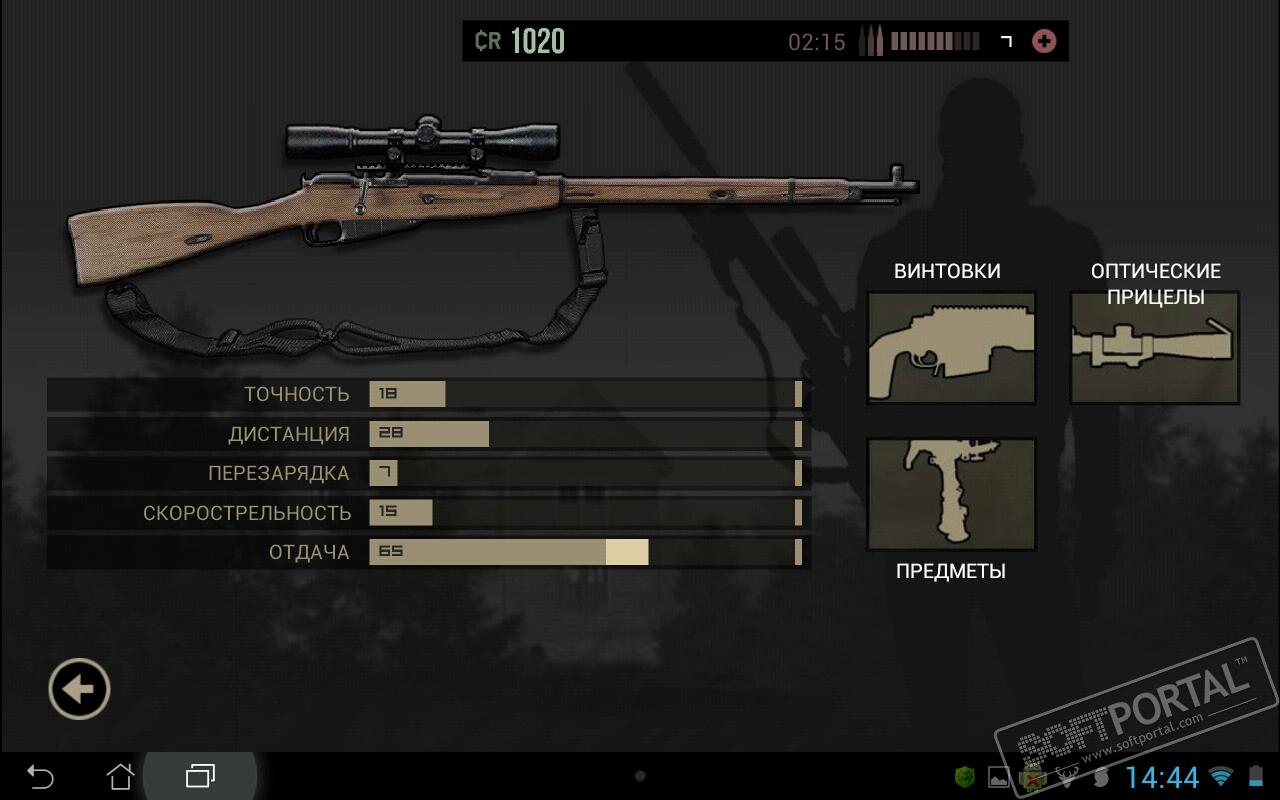The image size is (1280, 800).
Task: Open the Предметы items category
Action: point(950,493)
